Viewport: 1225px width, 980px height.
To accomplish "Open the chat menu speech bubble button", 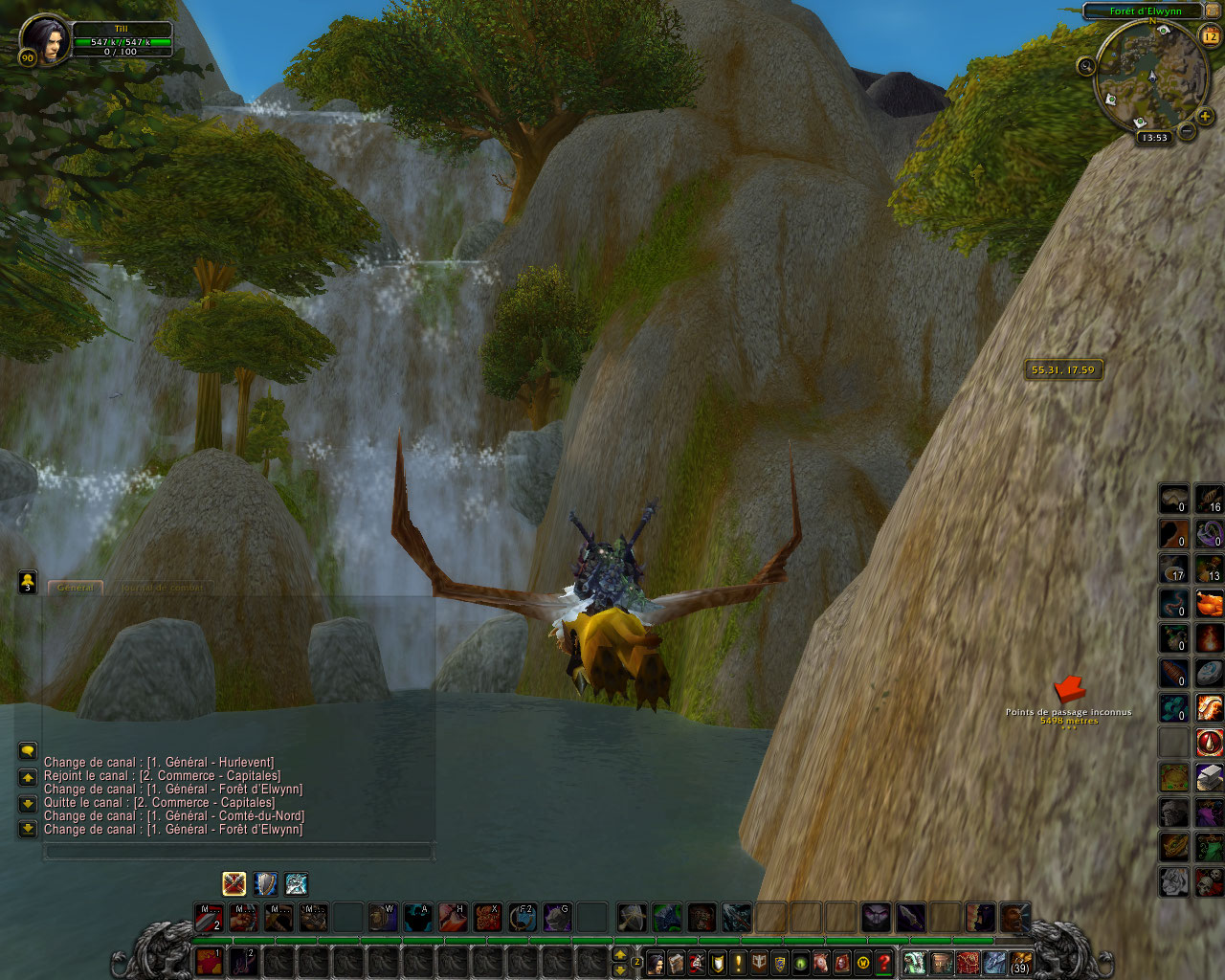I will pyautogui.click(x=28, y=751).
